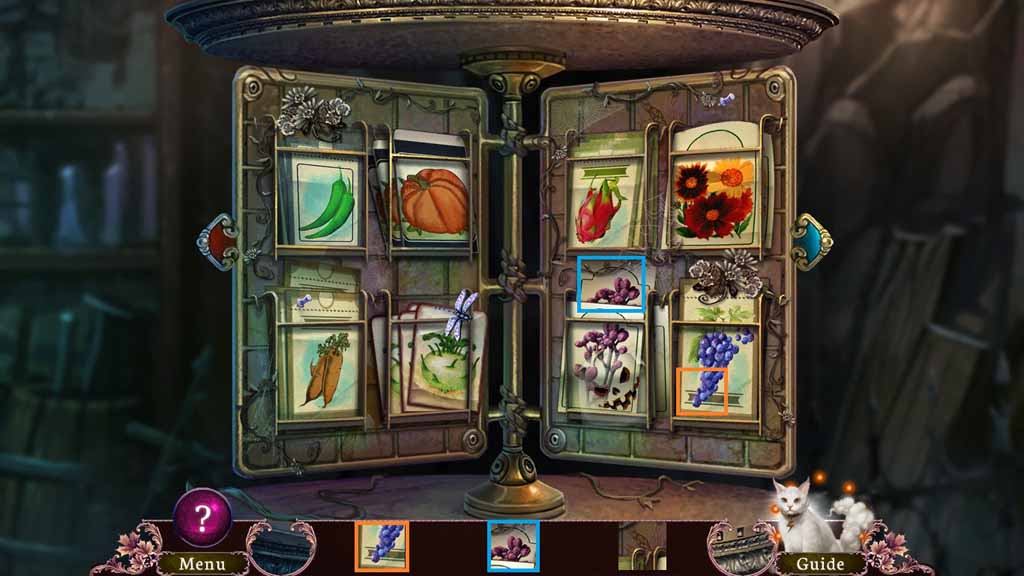The image size is (1024, 576).
Task: Click the red gem on the stand
Action: click(215, 241)
